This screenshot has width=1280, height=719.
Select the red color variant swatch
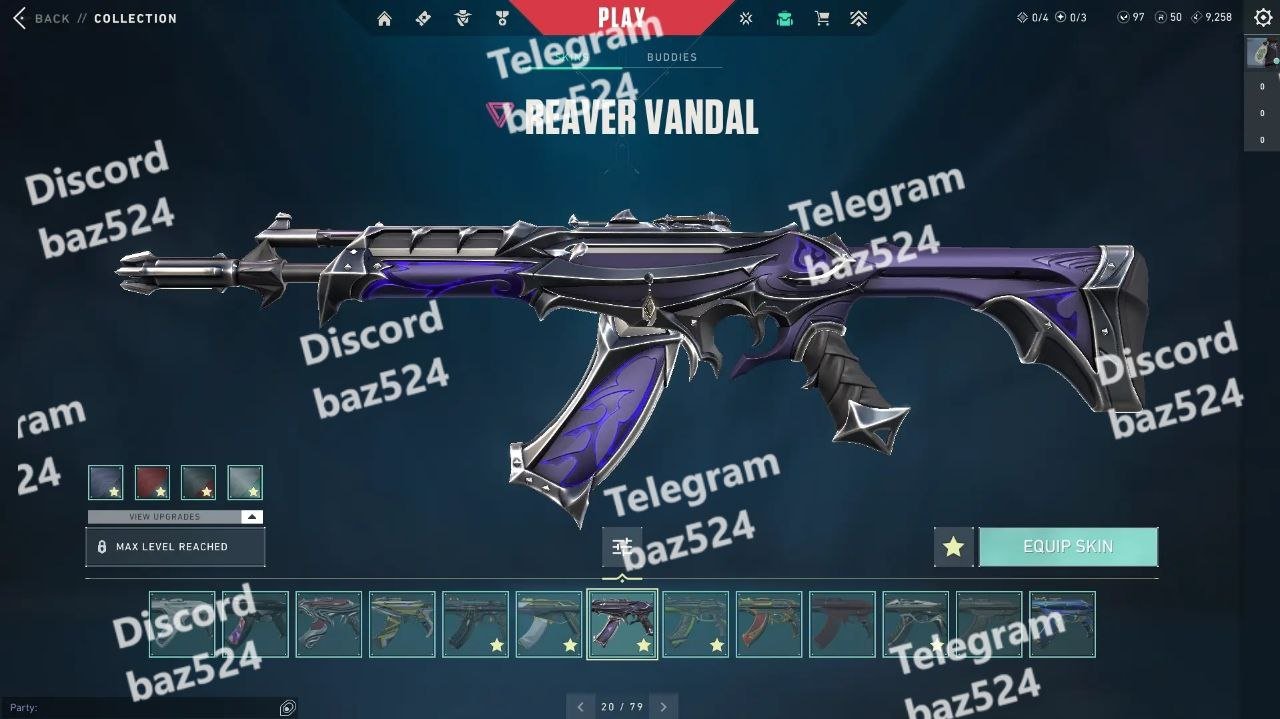click(x=152, y=482)
